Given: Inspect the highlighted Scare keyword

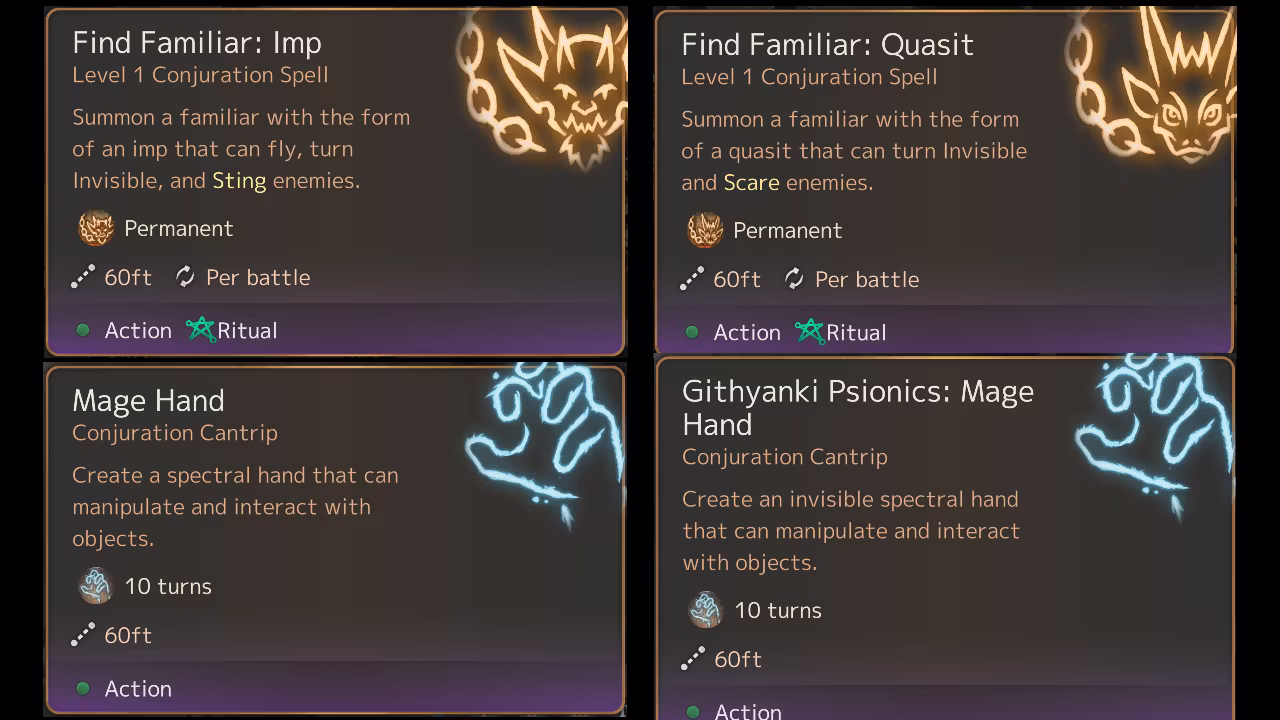Looking at the screenshot, I should coord(751,183).
